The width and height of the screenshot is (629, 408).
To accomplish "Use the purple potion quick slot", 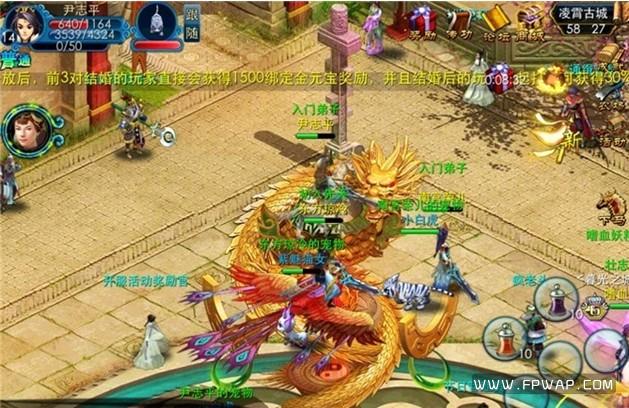I will pyautogui.click(x=556, y=299).
